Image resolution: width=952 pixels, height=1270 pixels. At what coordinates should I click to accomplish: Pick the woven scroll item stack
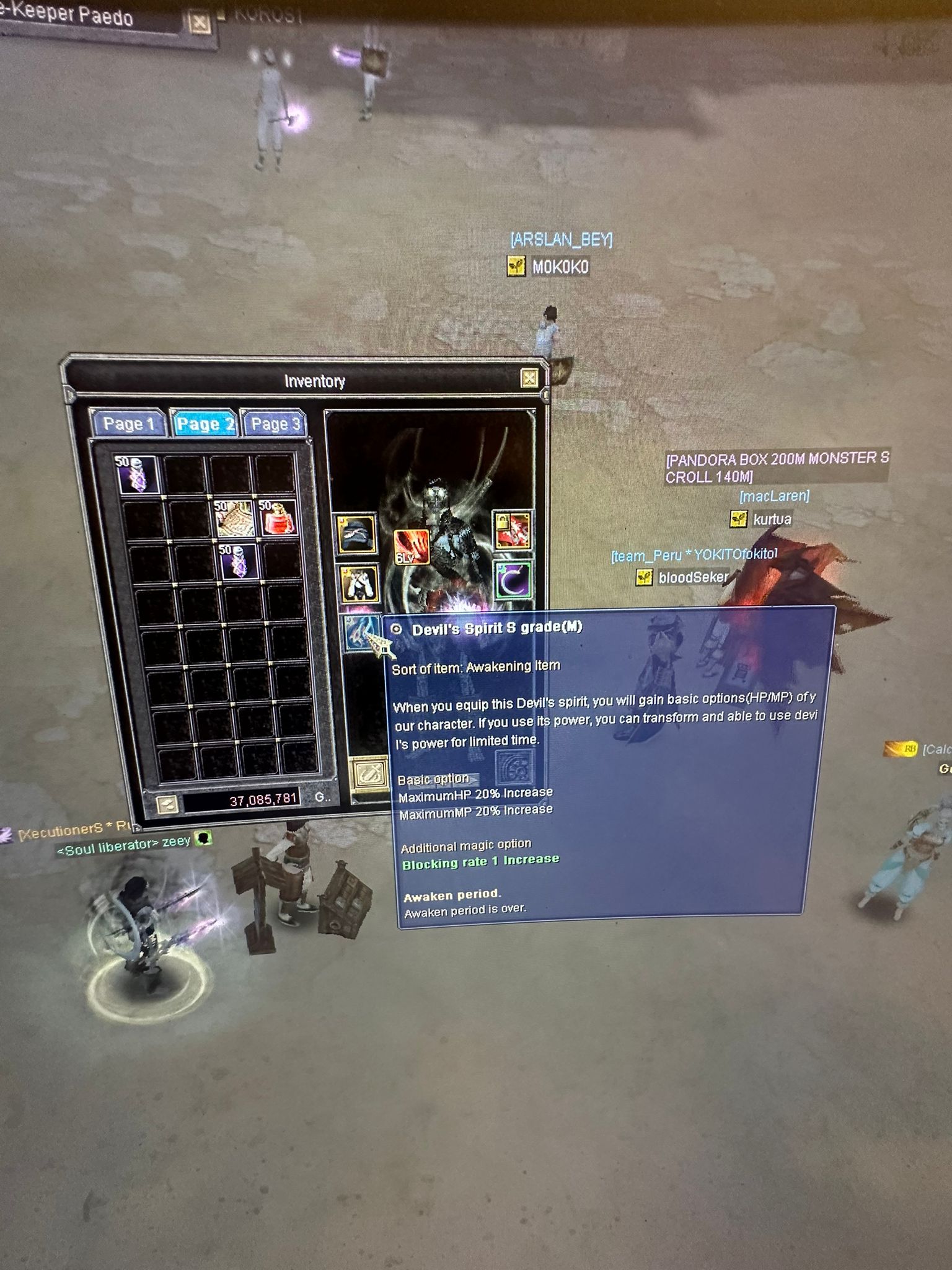pos(234,517)
